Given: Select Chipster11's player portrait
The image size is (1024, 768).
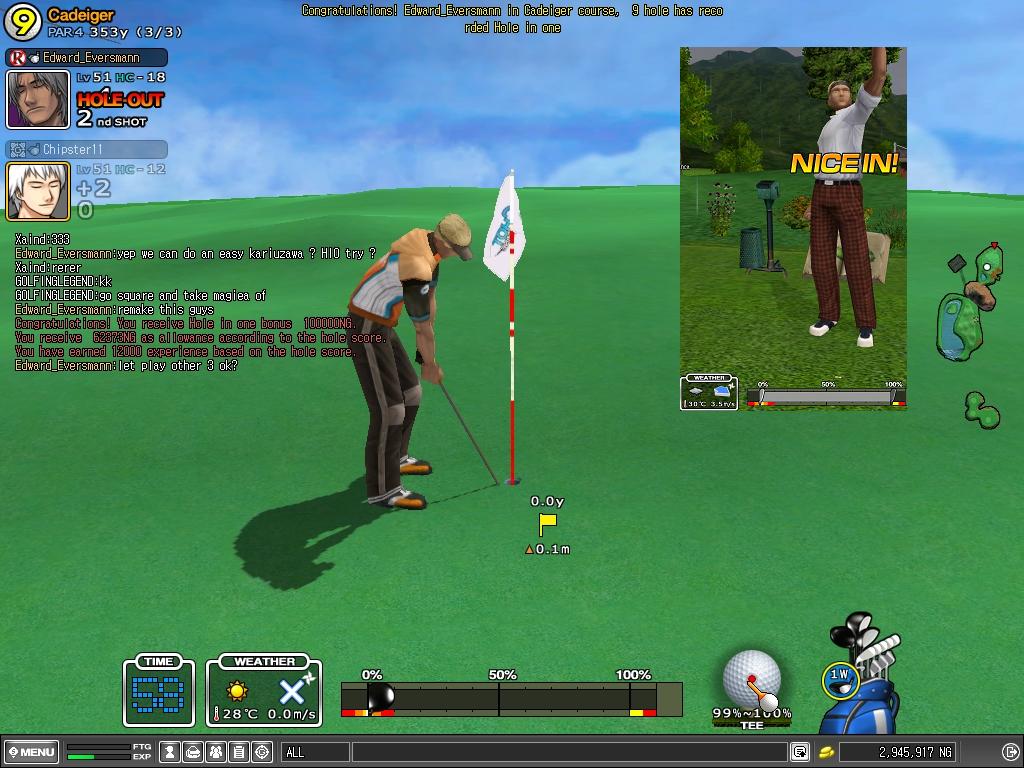Looking at the screenshot, I should pyautogui.click(x=38, y=190).
